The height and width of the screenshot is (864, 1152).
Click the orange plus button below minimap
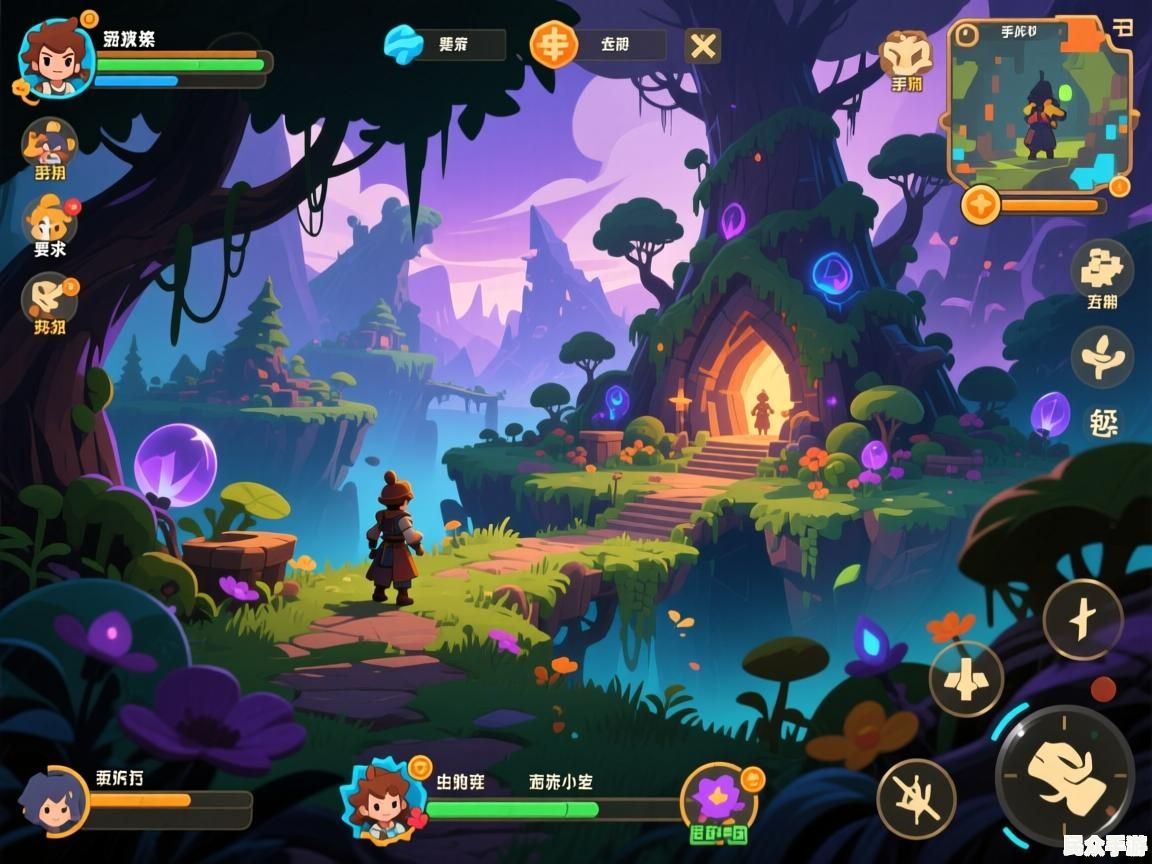(x=981, y=205)
